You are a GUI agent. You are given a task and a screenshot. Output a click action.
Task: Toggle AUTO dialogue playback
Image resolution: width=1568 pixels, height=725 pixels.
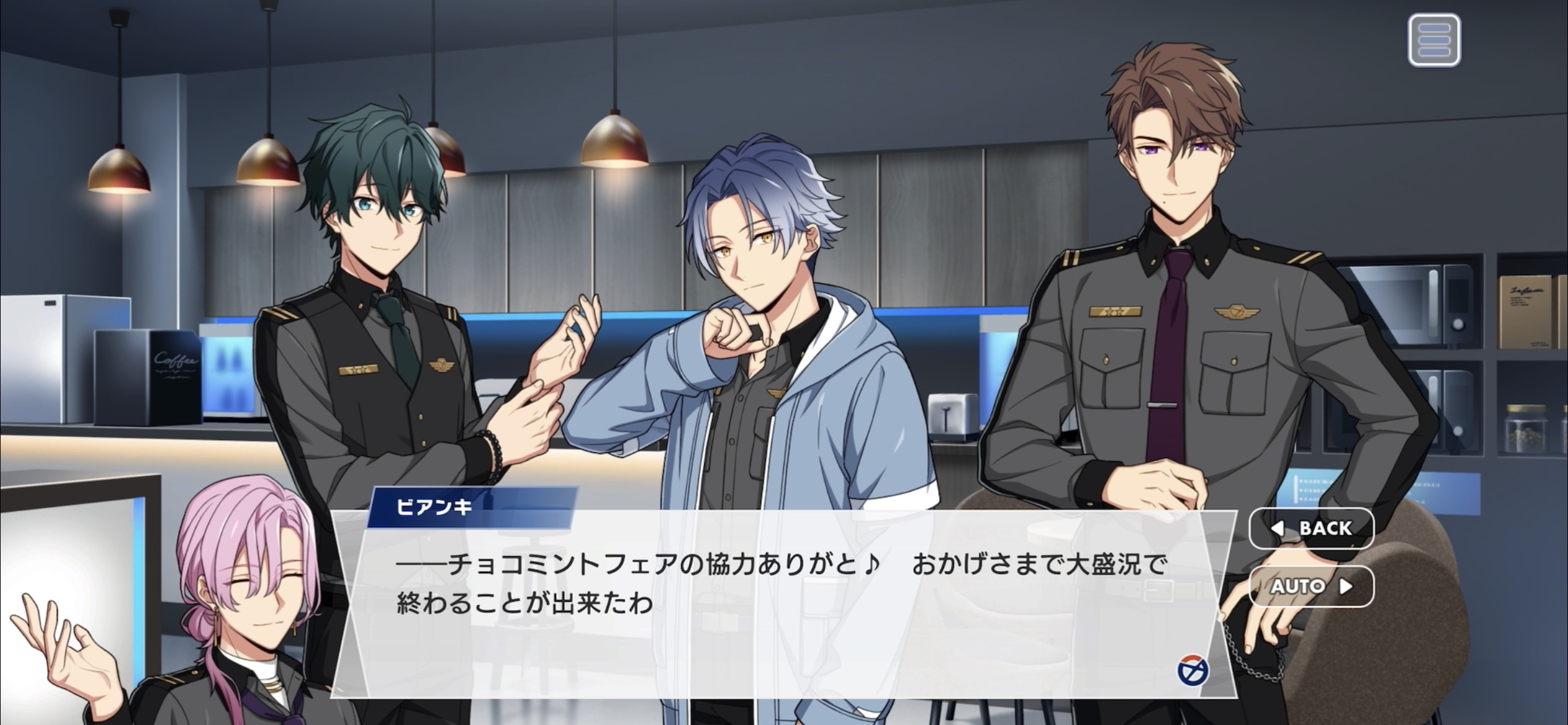pyautogui.click(x=1312, y=586)
